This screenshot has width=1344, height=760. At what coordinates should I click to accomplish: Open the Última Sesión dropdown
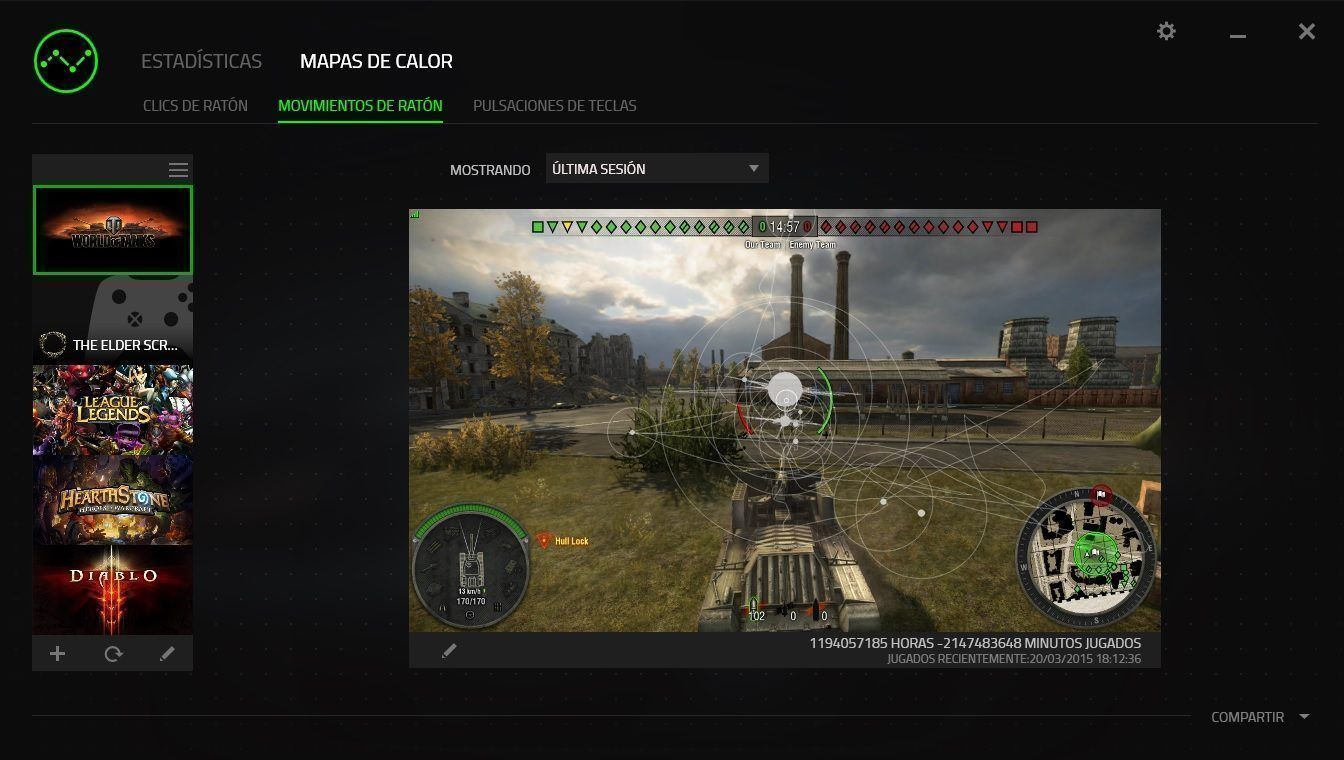tap(656, 169)
